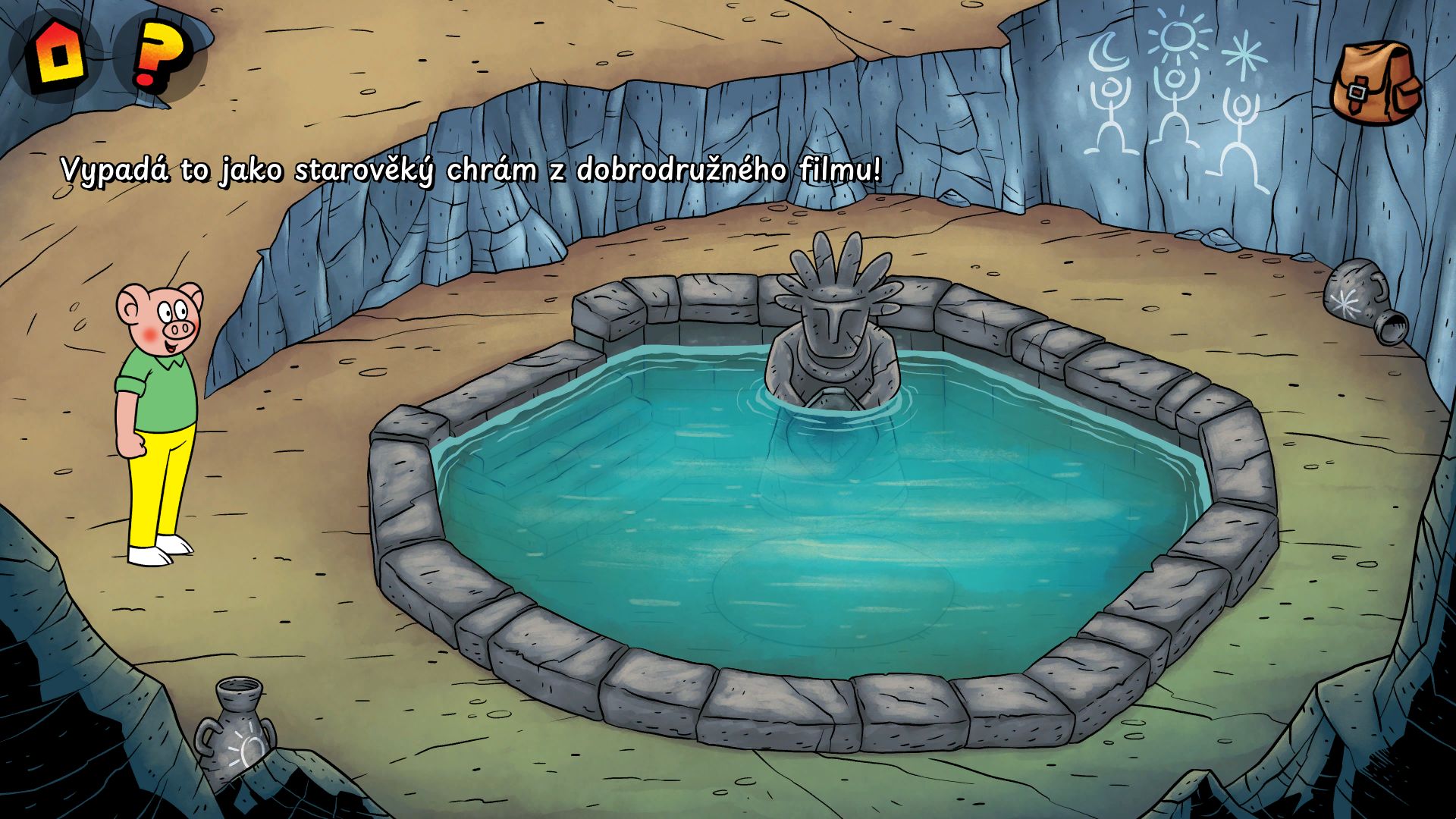
Task: Open the house home menu icon
Action: click(55, 55)
